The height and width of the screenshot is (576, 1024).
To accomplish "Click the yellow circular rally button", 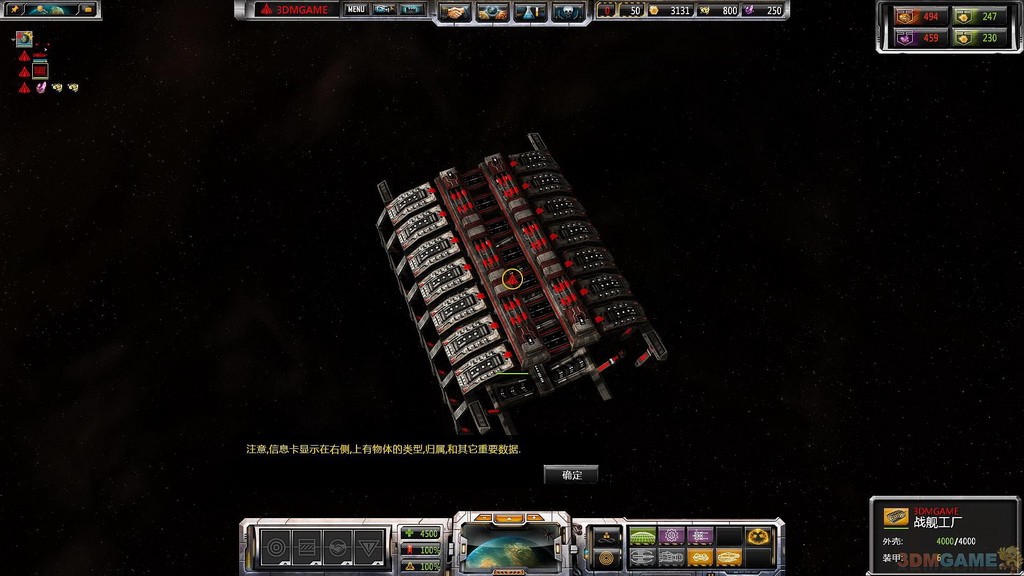I will [606, 558].
